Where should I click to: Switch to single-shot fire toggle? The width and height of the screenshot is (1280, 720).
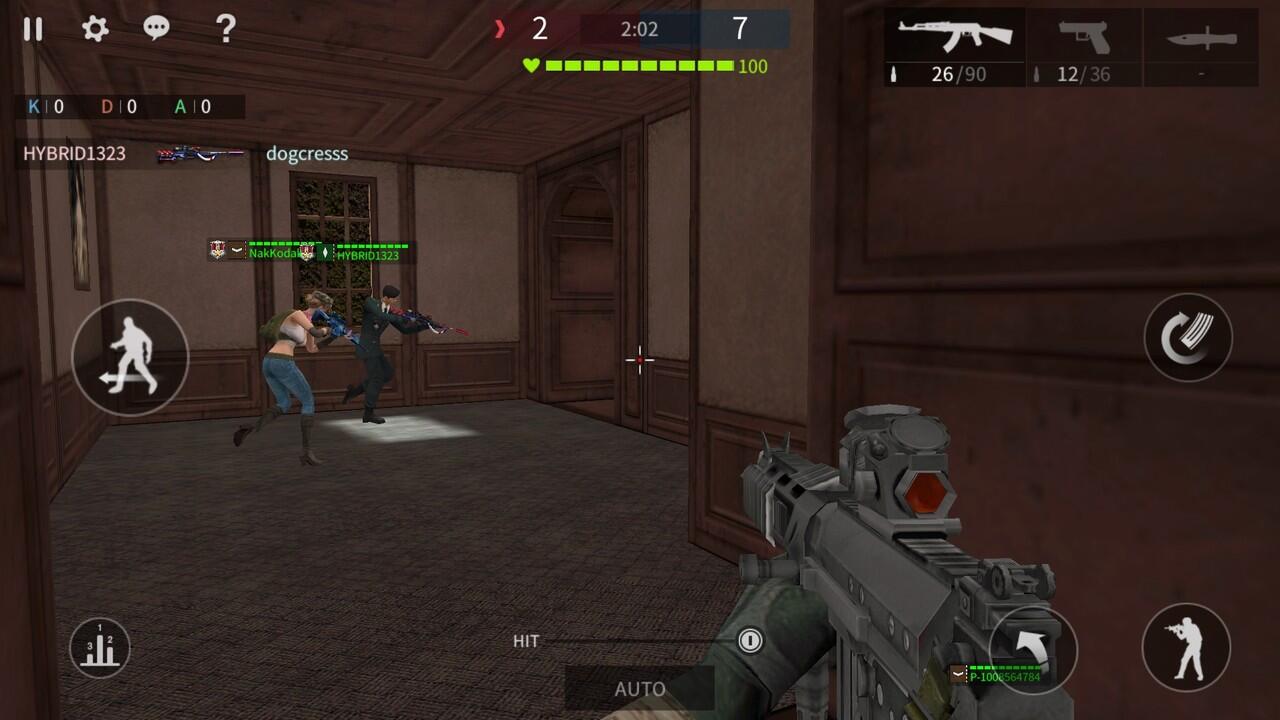[x=750, y=641]
